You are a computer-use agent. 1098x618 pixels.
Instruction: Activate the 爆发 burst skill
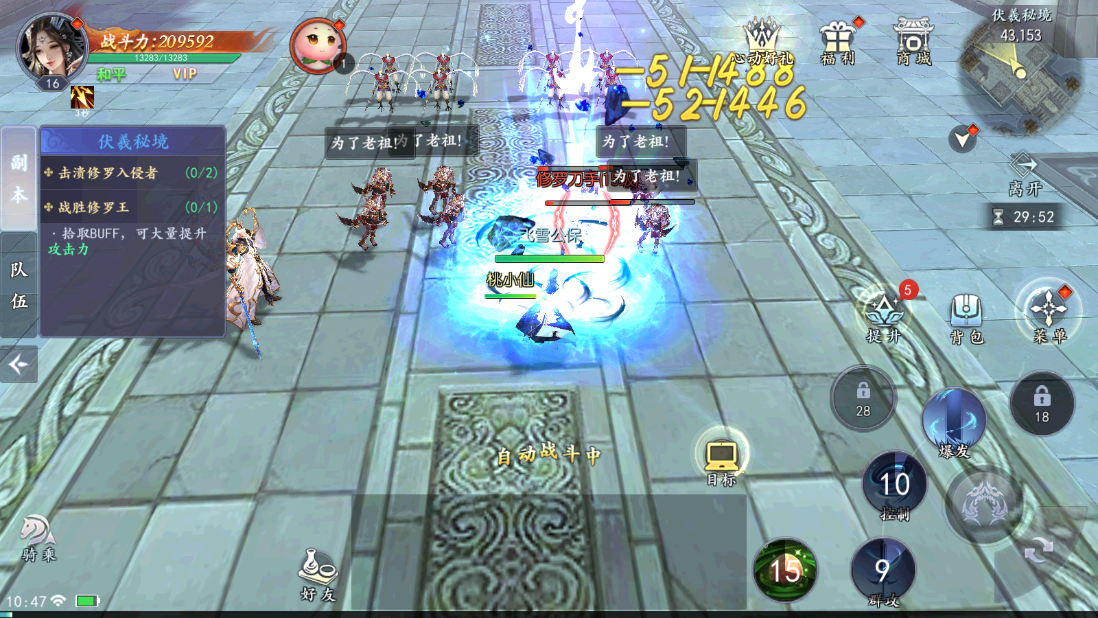tap(954, 421)
